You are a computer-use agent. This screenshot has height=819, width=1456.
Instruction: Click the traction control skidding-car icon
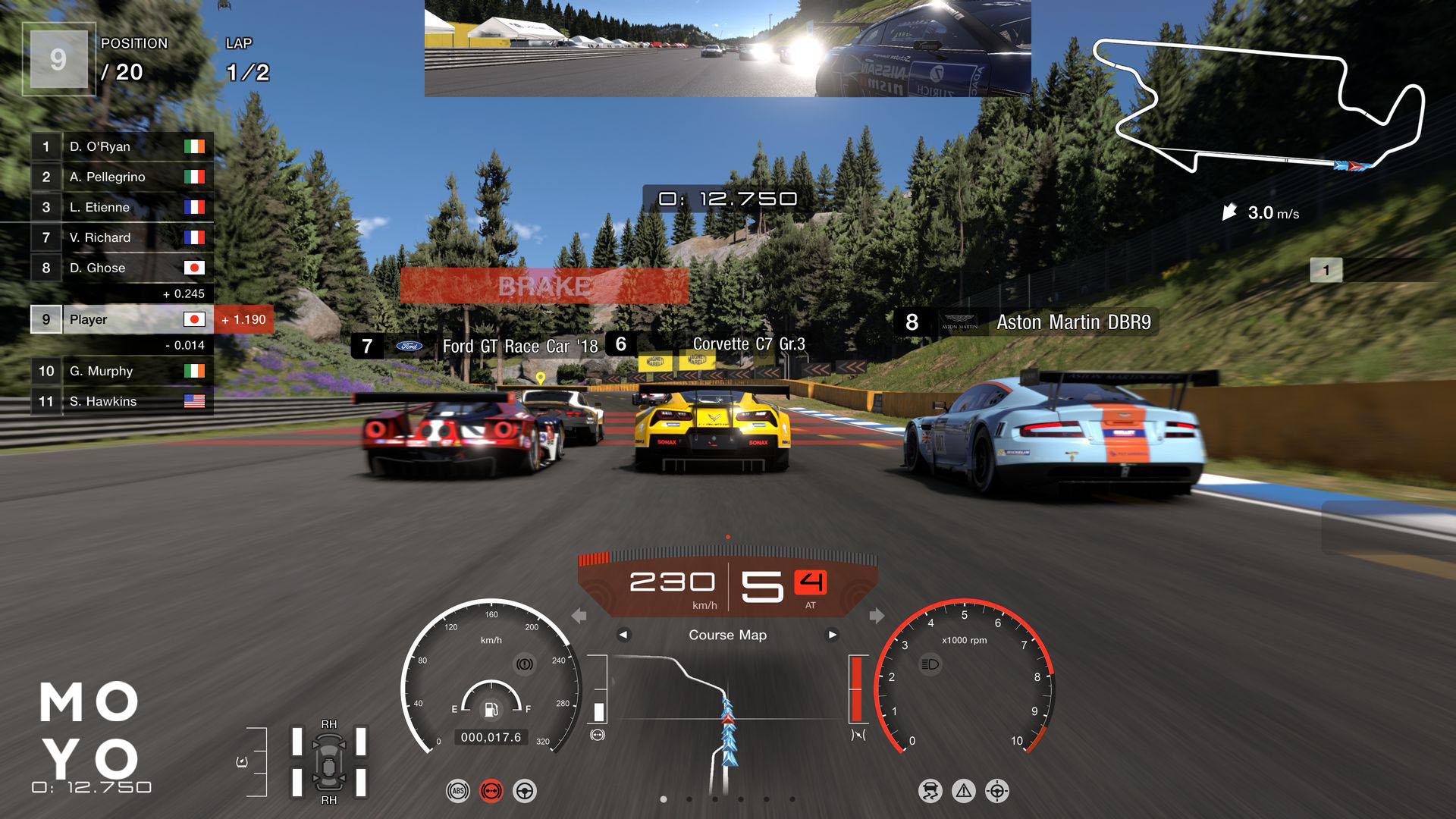click(930, 789)
